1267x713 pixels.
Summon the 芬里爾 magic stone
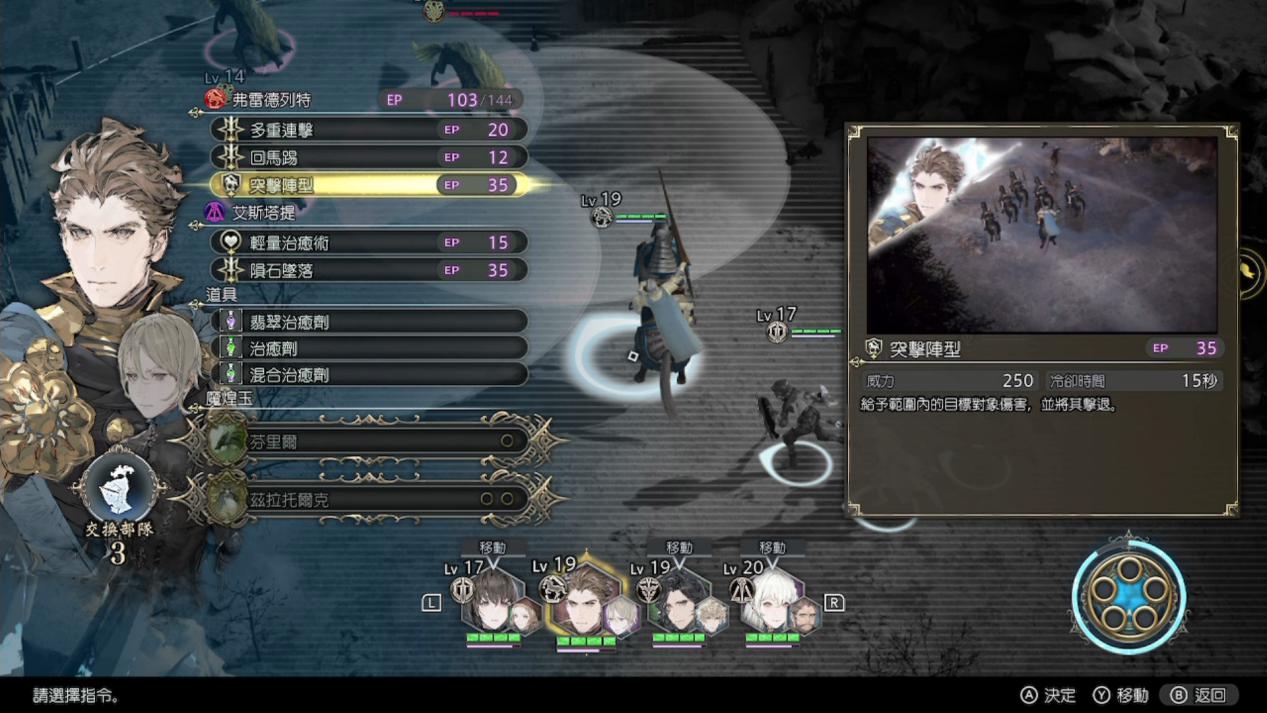coord(368,441)
